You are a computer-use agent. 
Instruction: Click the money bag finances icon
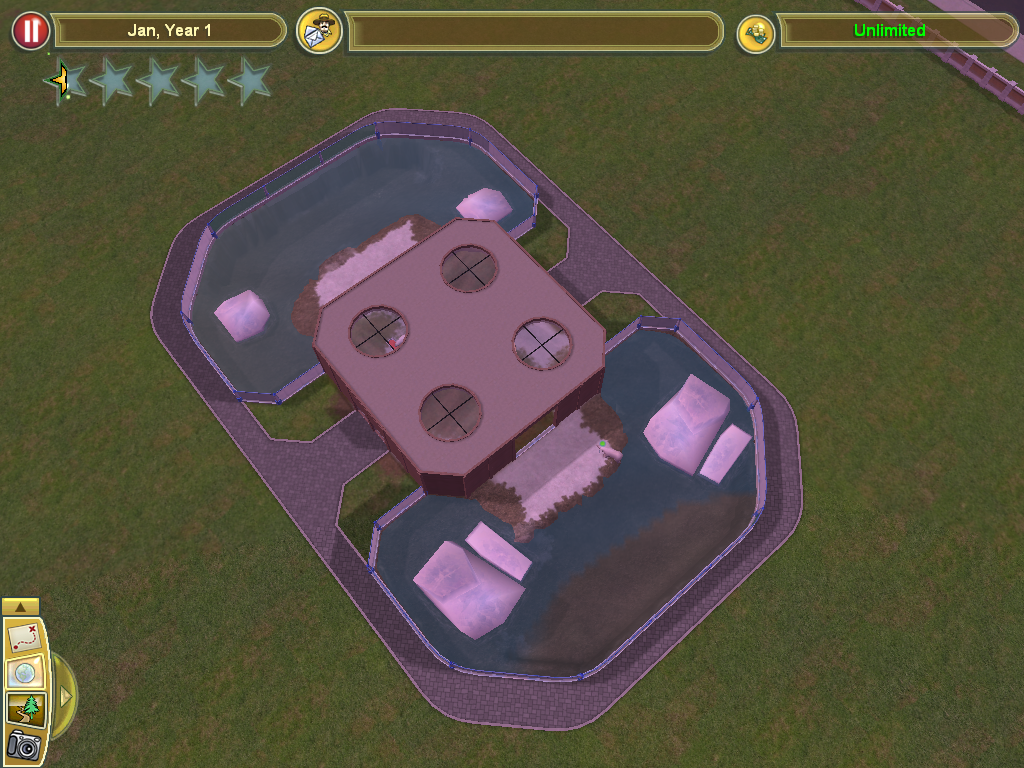tap(756, 33)
